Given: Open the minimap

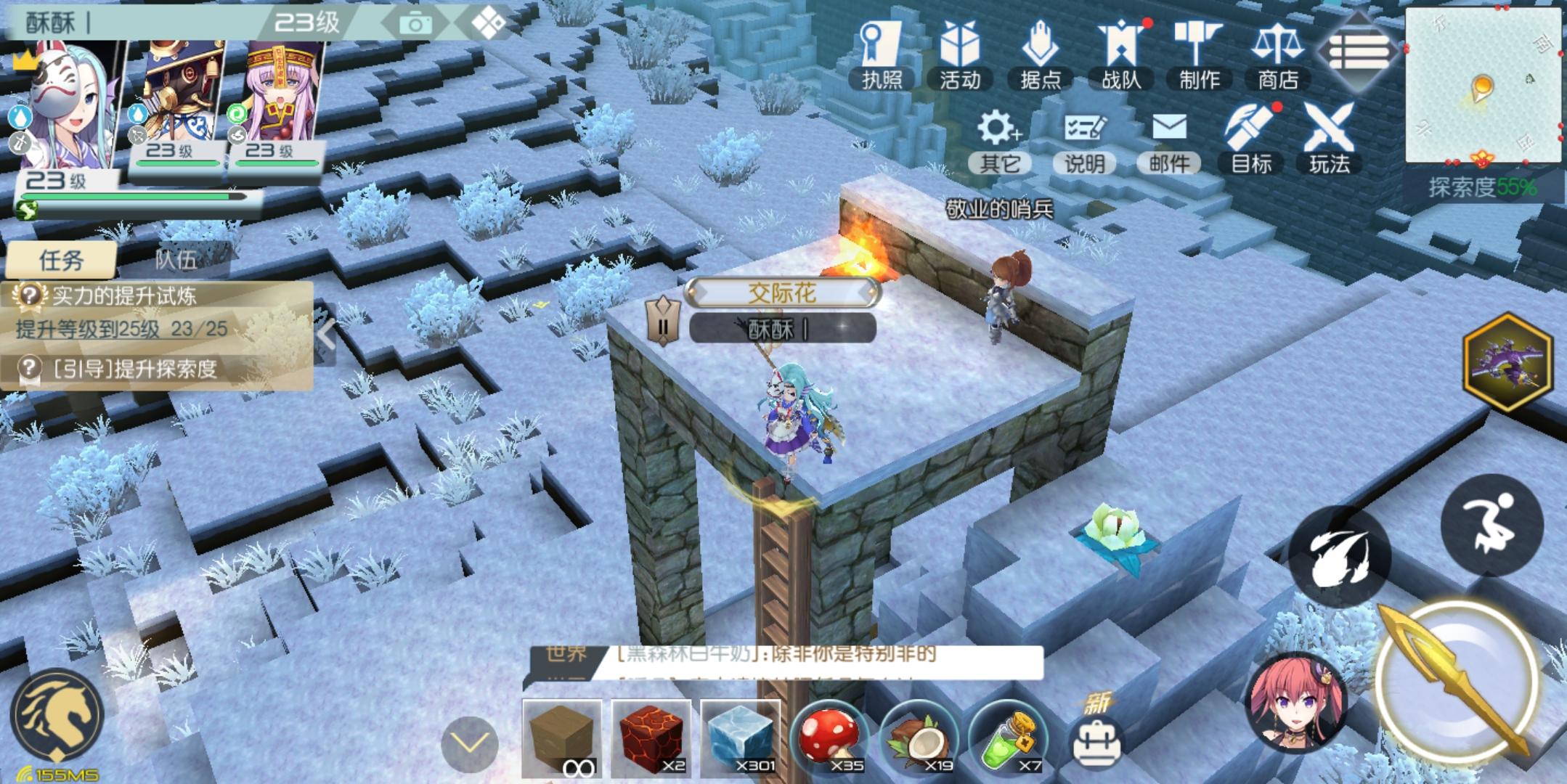Looking at the screenshot, I should [x=1483, y=86].
